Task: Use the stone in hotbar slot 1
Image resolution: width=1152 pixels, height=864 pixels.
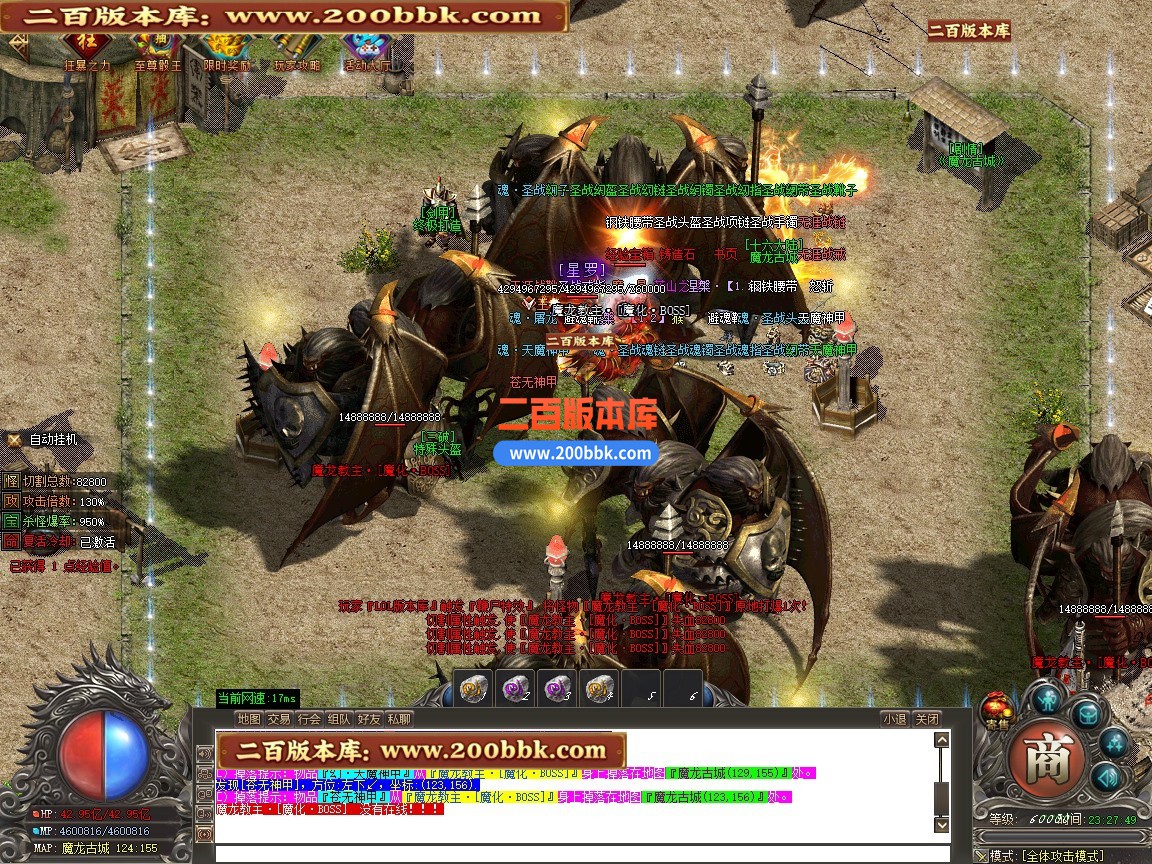Action: click(x=474, y=688)
